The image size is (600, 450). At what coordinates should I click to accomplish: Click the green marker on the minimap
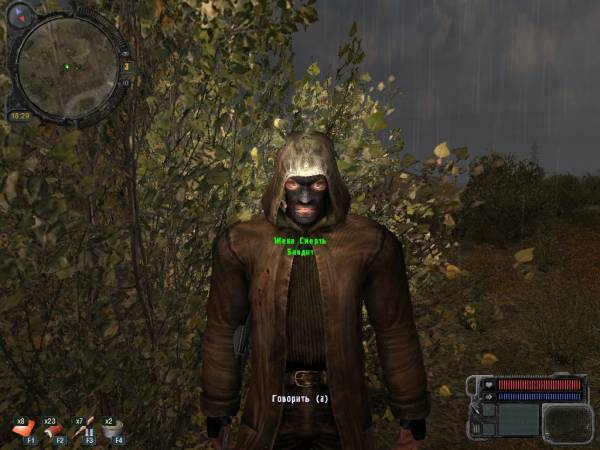point(66,67)
